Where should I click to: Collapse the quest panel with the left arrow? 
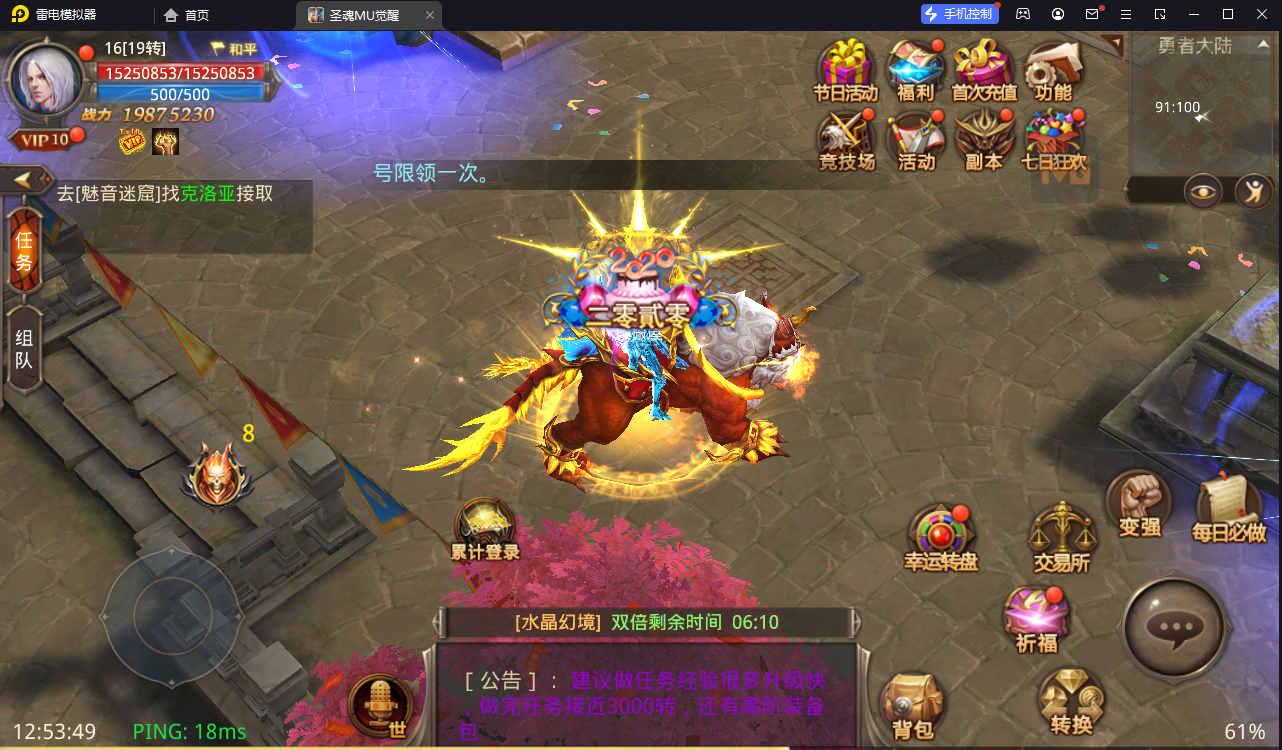pyautogui.click(x=24, y=180)
